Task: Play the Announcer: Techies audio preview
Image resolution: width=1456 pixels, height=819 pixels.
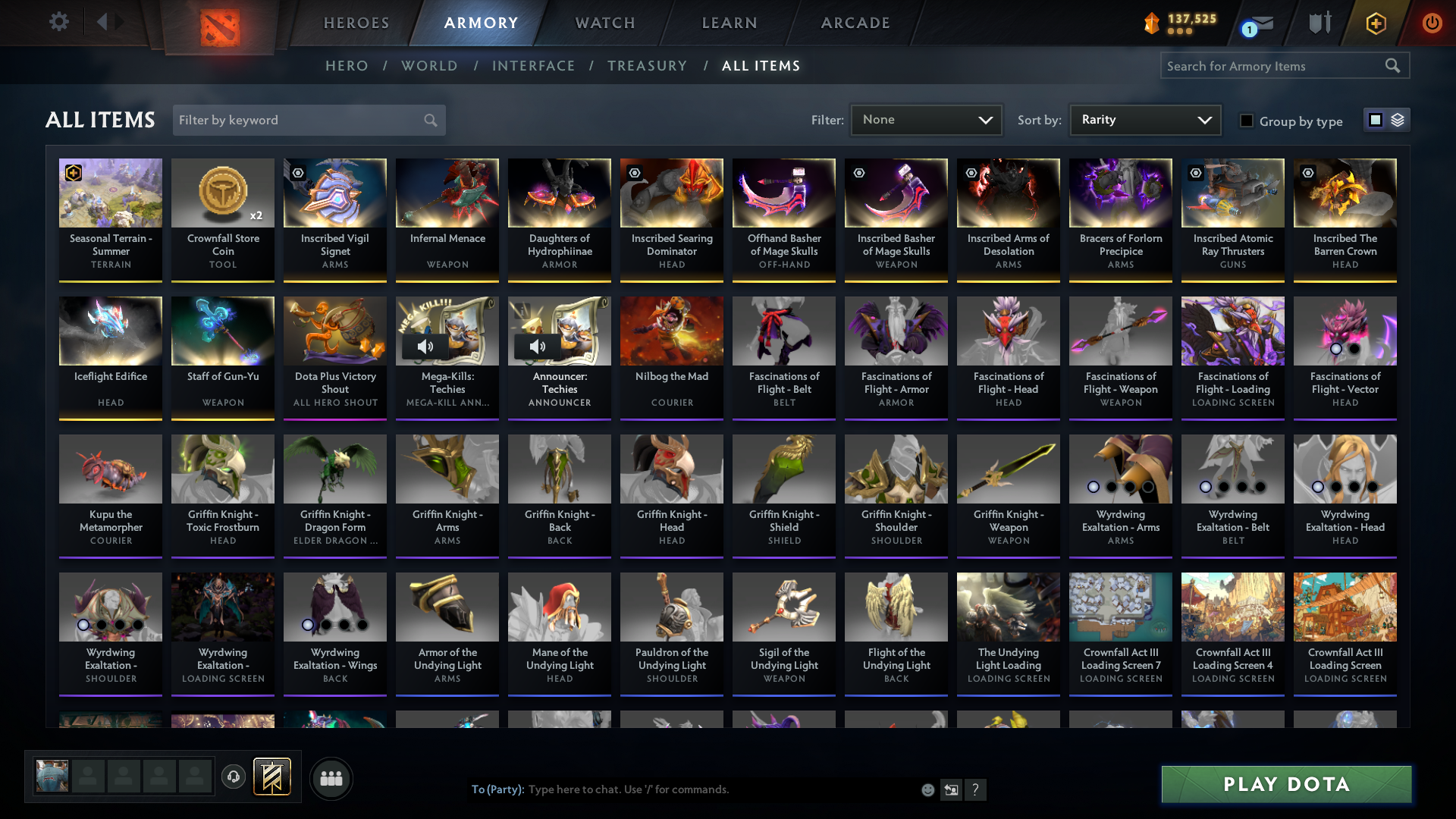Action: point(538,347)
